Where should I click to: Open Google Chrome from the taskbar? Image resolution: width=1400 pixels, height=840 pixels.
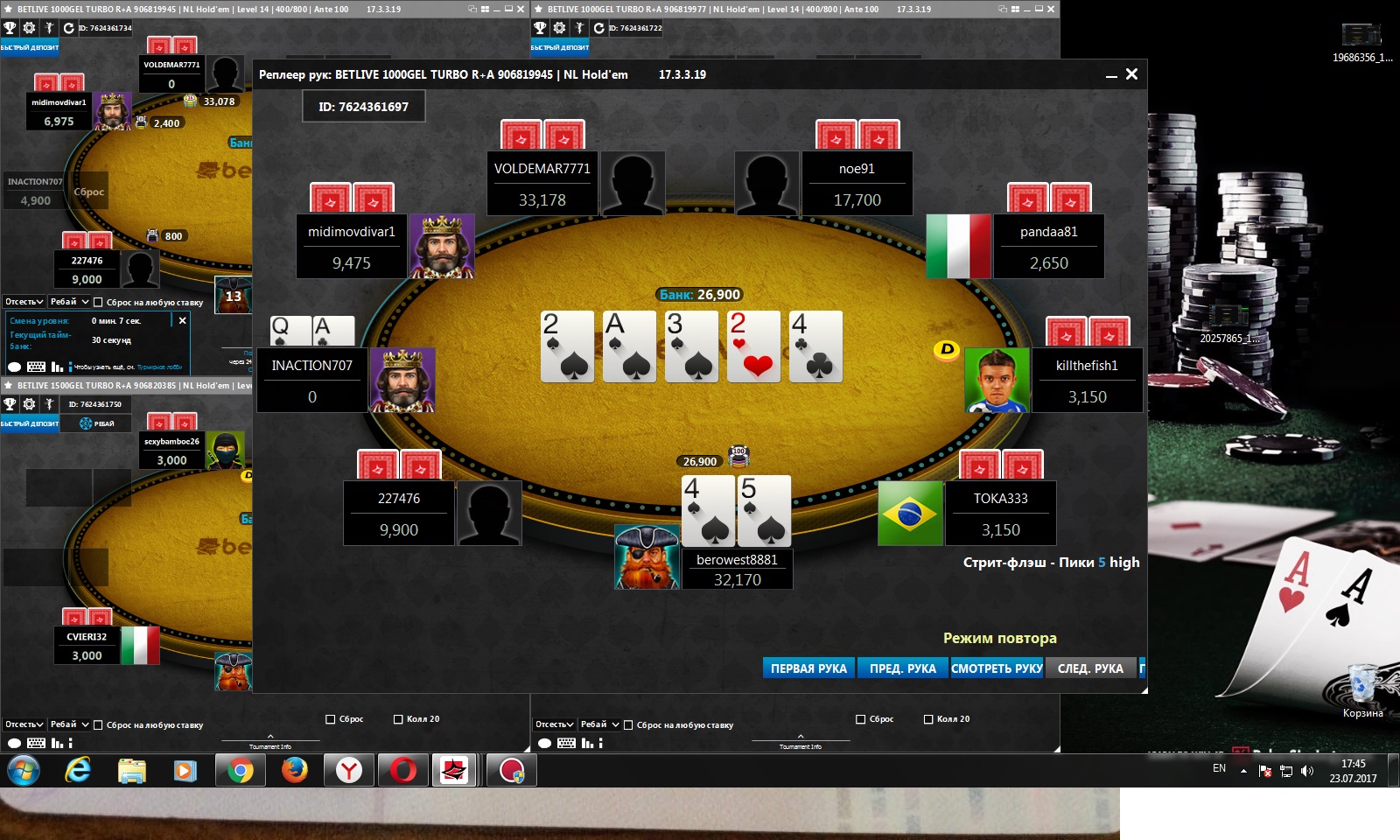[x=240, y=770]
